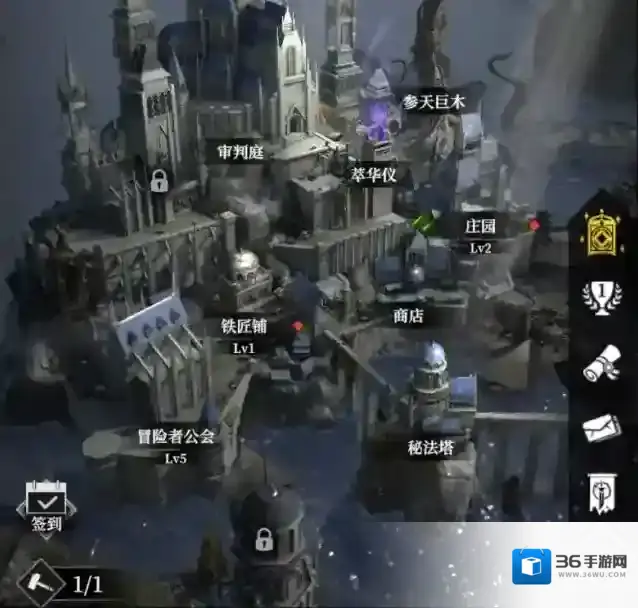Open the golden emblem sidebar icon
638x608 pixels.
[602, 238]
